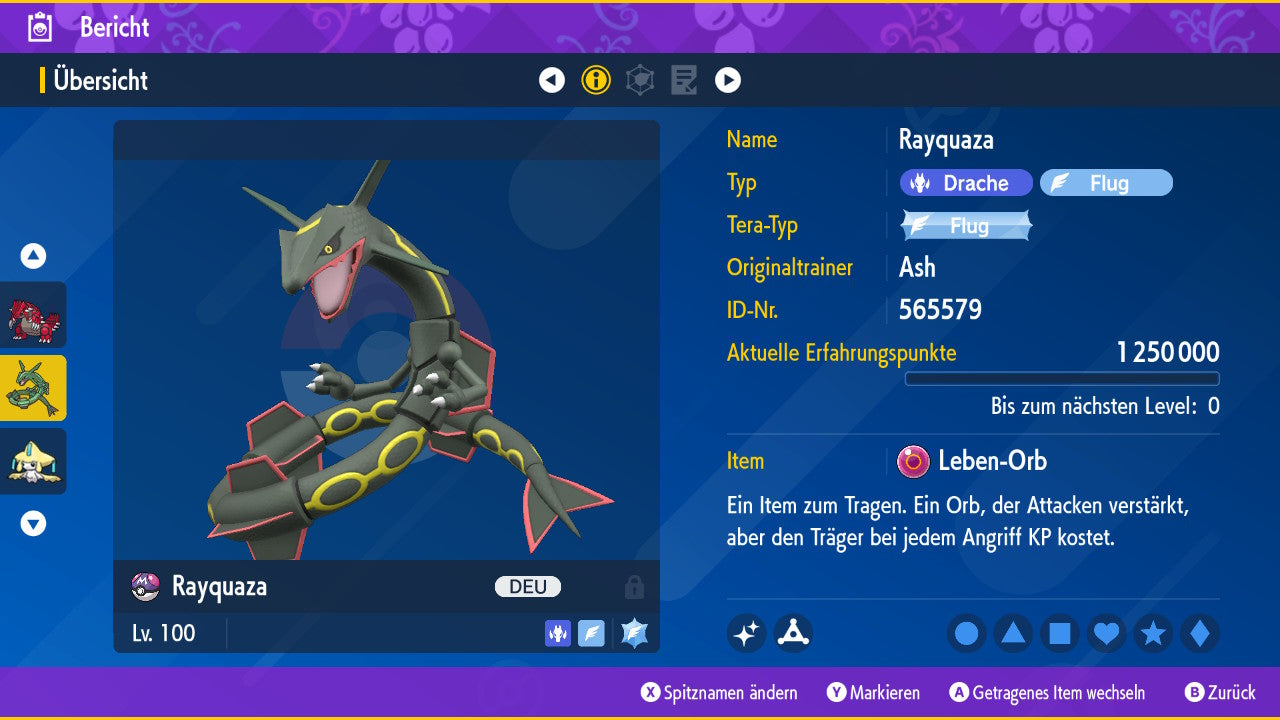Toggle the diamond marking
1280x720 pixels.
click(1199, 634)
